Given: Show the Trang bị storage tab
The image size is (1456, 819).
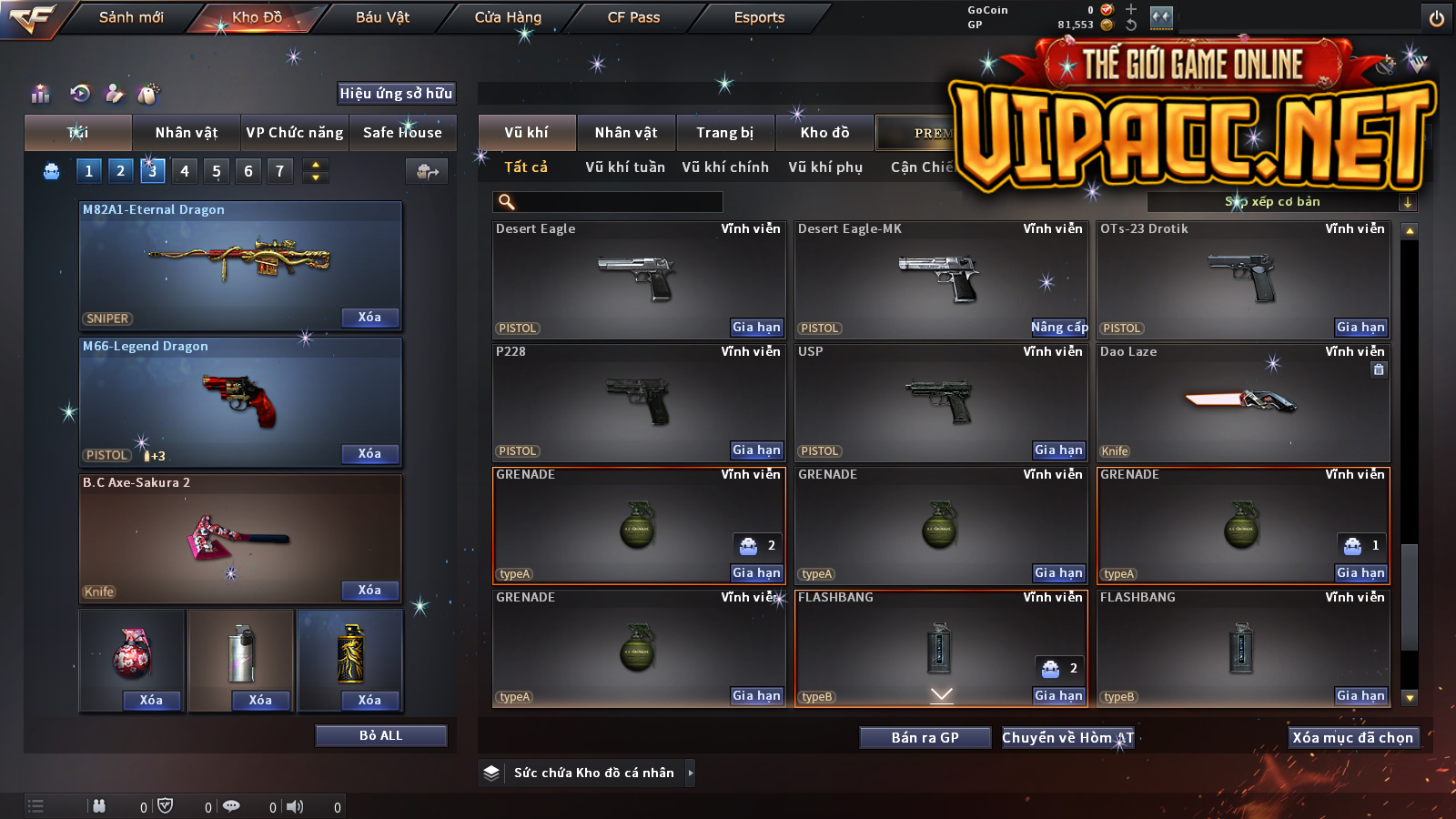Looking at the screenshot, I should (x=725, y=133).
